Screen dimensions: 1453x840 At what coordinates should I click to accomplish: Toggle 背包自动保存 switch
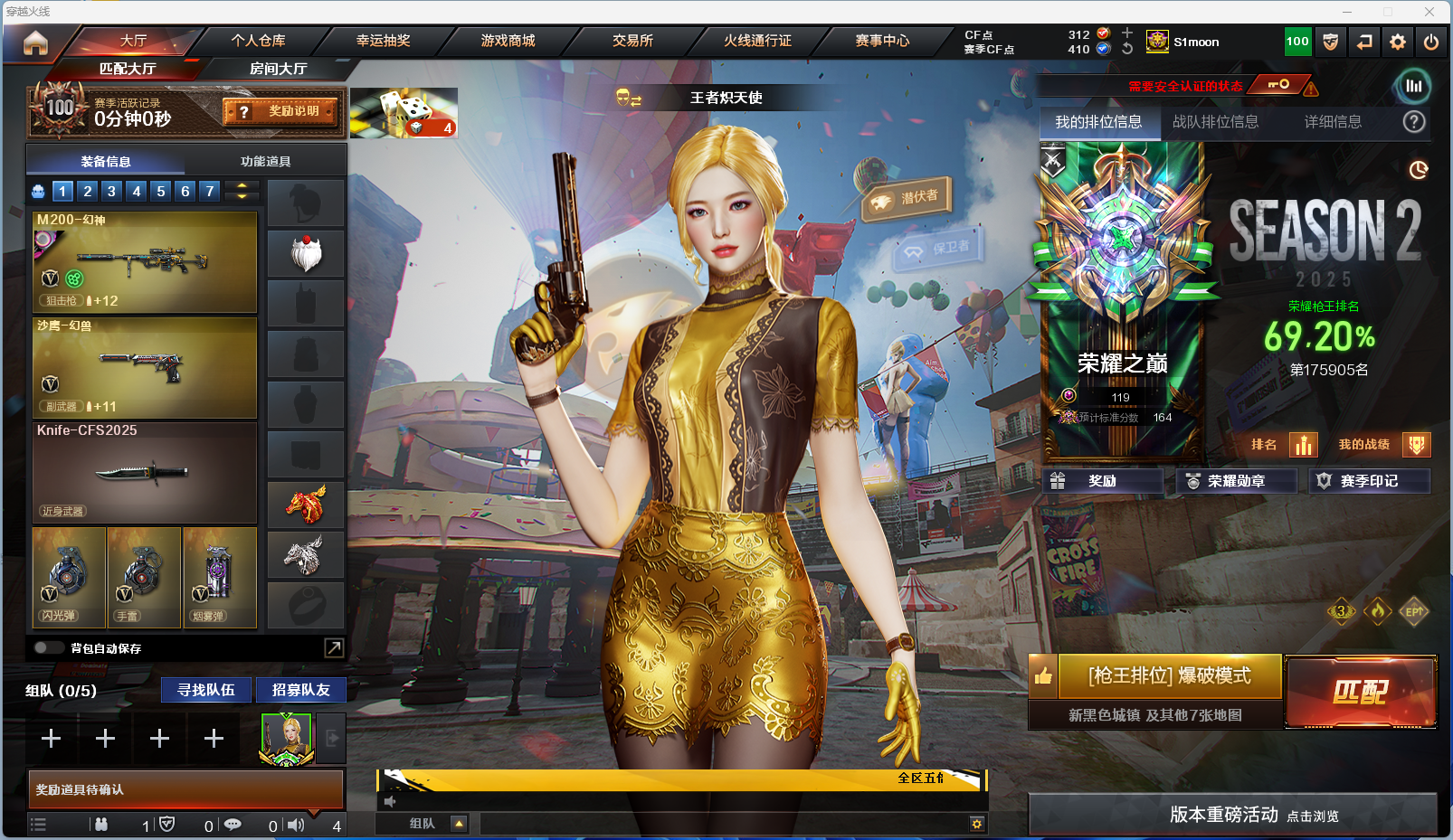click(x=46, y=648)
